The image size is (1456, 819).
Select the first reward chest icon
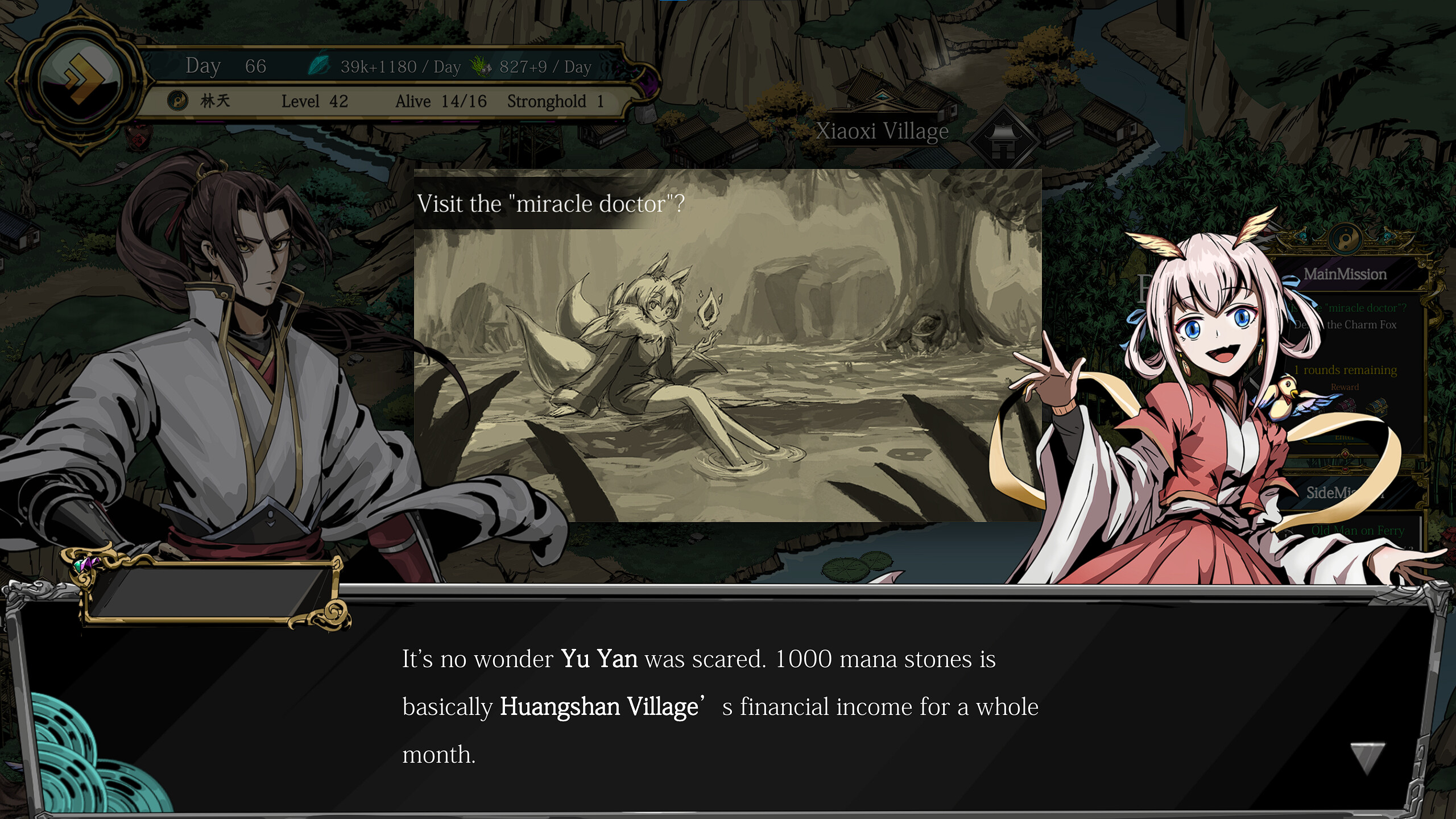coord(1346,406)
